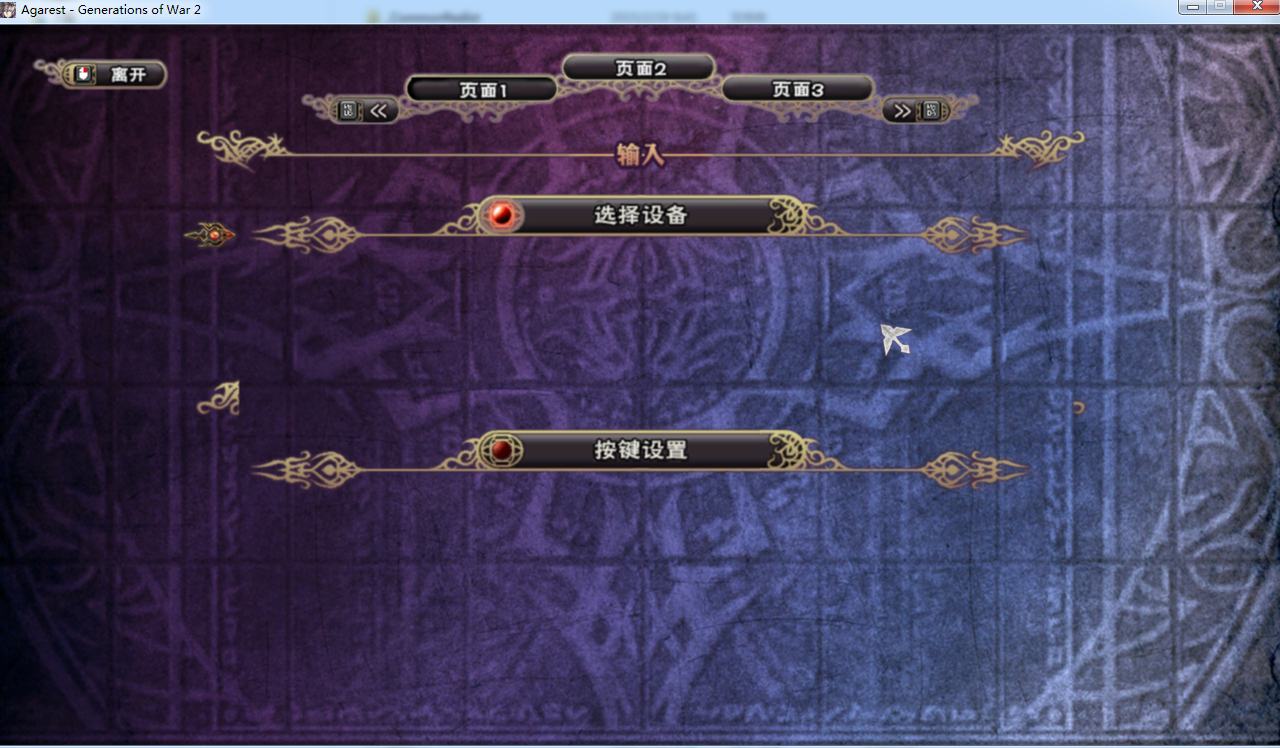Advance to the next page with the >> chevron

click(901, 110)
